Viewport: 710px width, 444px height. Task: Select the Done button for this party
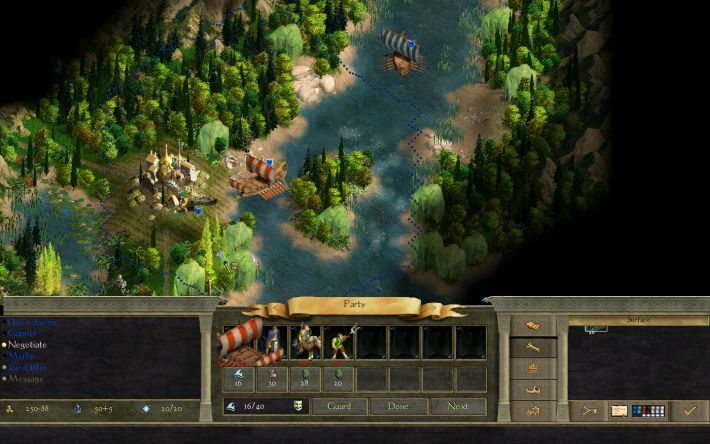(x=398, y=407)
